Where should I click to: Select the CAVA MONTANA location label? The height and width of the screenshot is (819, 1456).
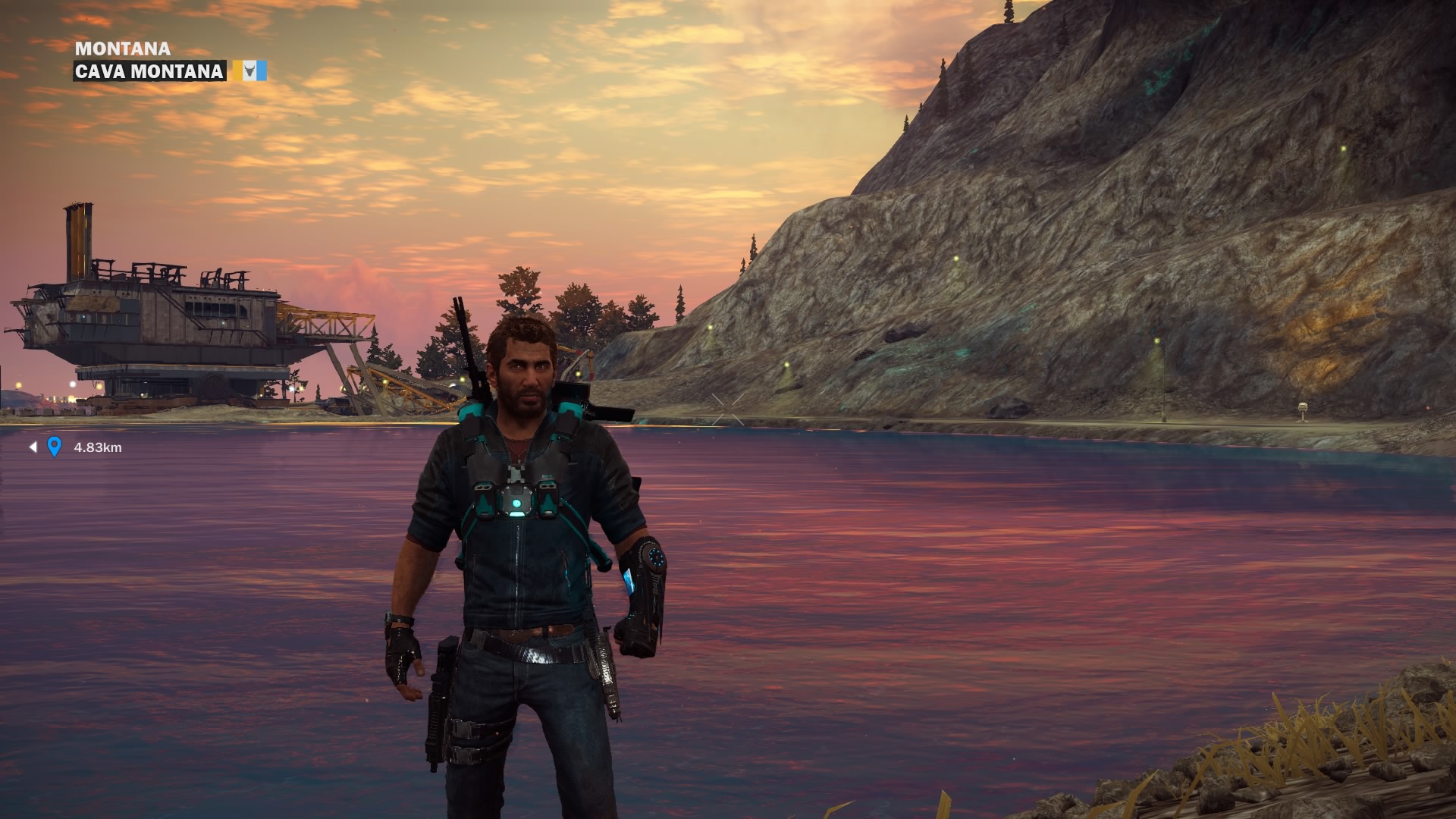coord(149,71)
